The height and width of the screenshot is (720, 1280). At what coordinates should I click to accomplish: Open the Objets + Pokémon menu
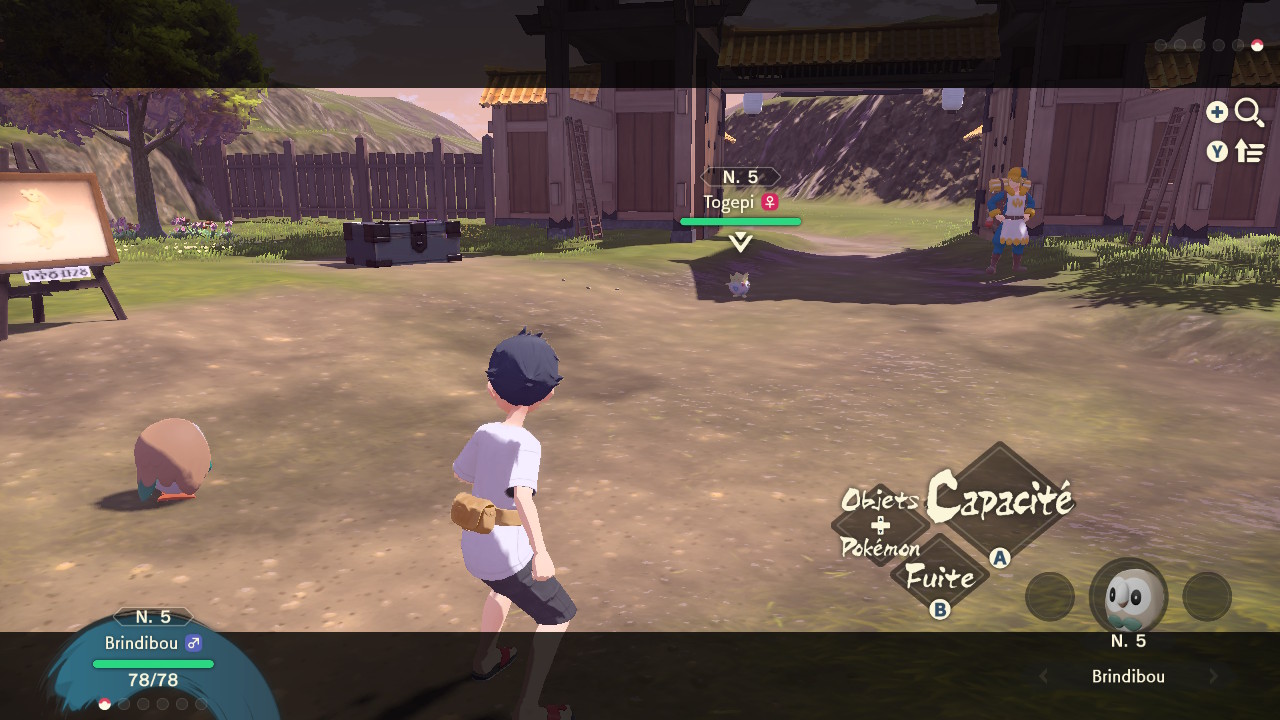point(880,524)
